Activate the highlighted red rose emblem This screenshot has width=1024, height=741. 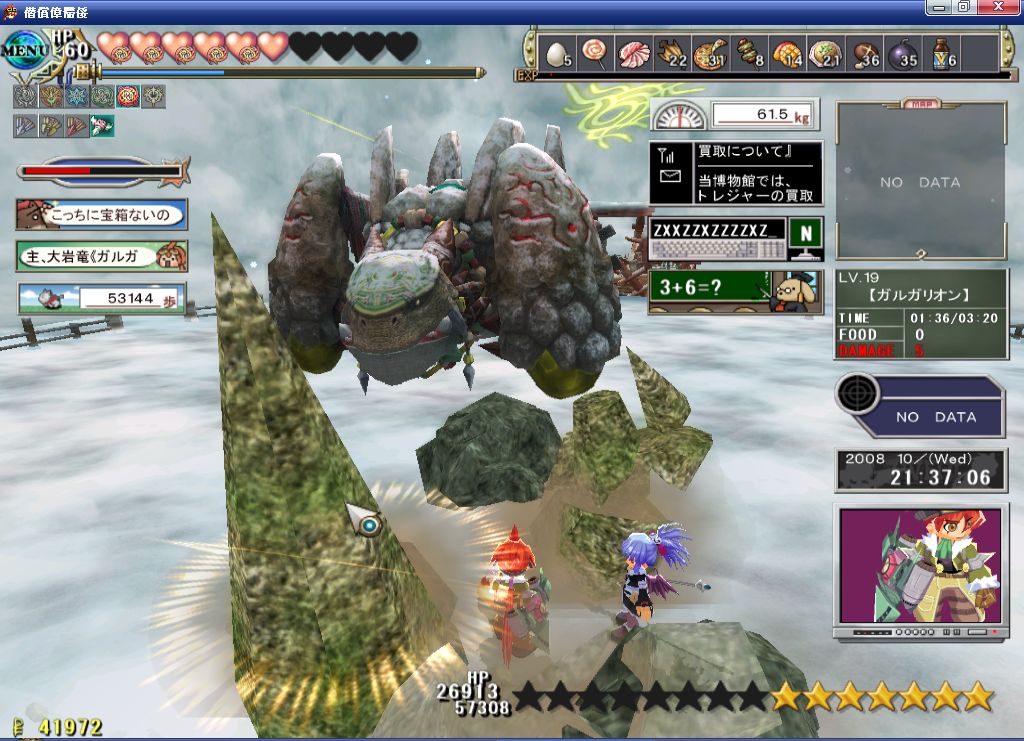[x=128, y=96]
